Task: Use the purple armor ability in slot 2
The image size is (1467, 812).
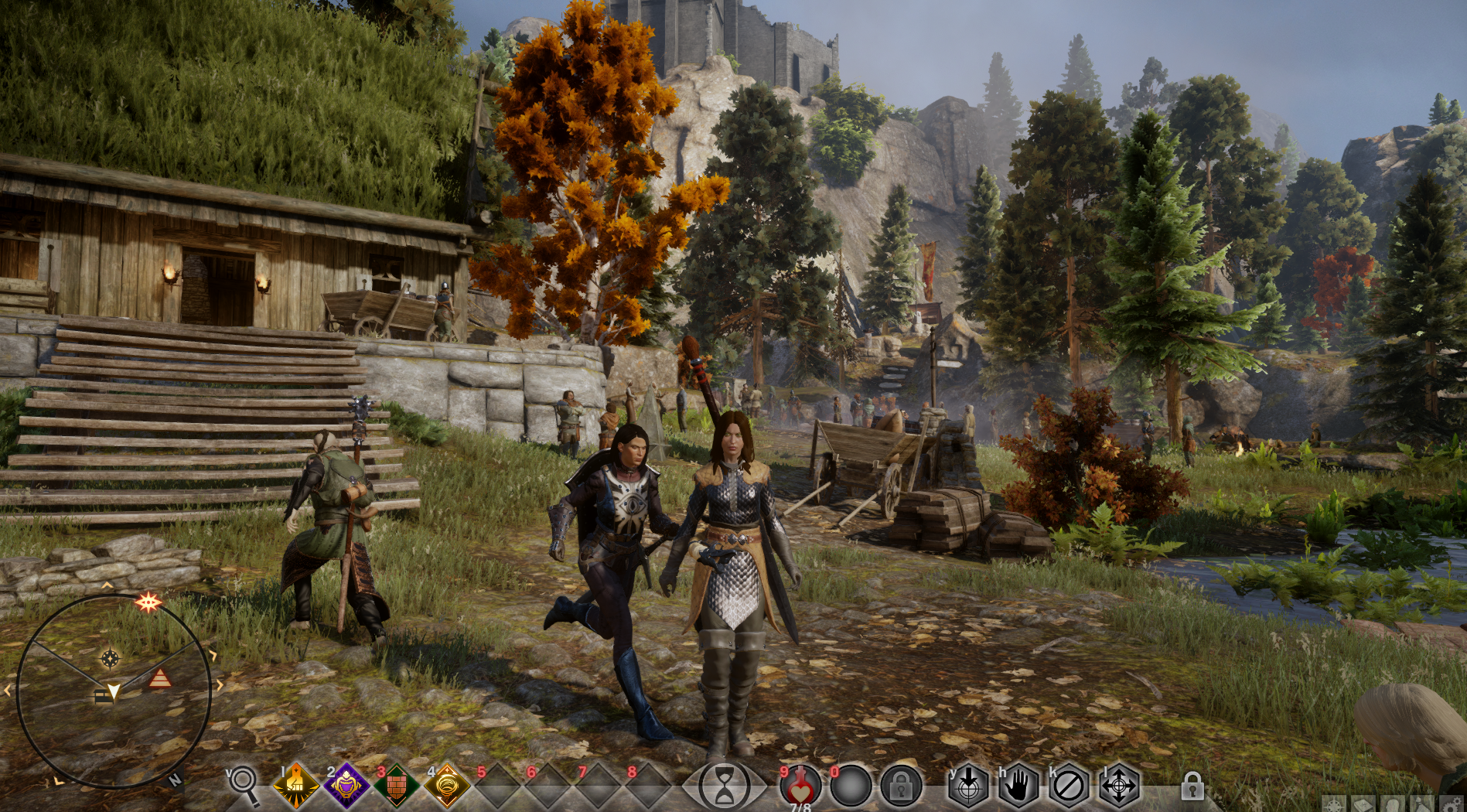Action: 346,786
